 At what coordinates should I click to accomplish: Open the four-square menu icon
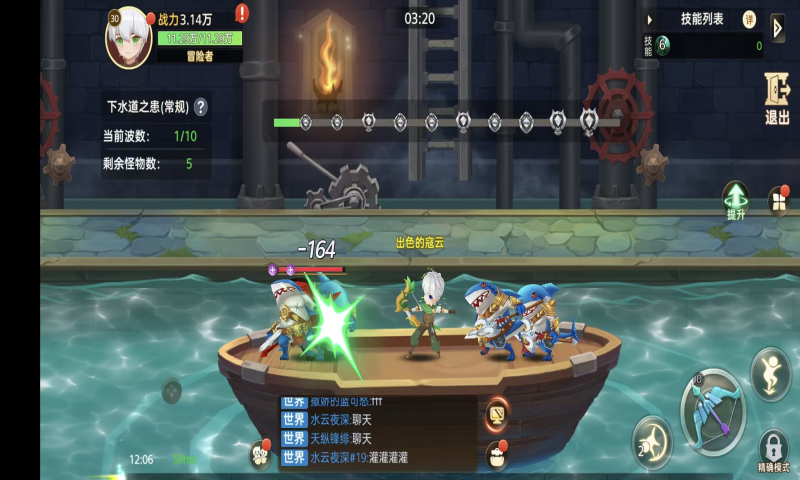(x=777, y=202)
